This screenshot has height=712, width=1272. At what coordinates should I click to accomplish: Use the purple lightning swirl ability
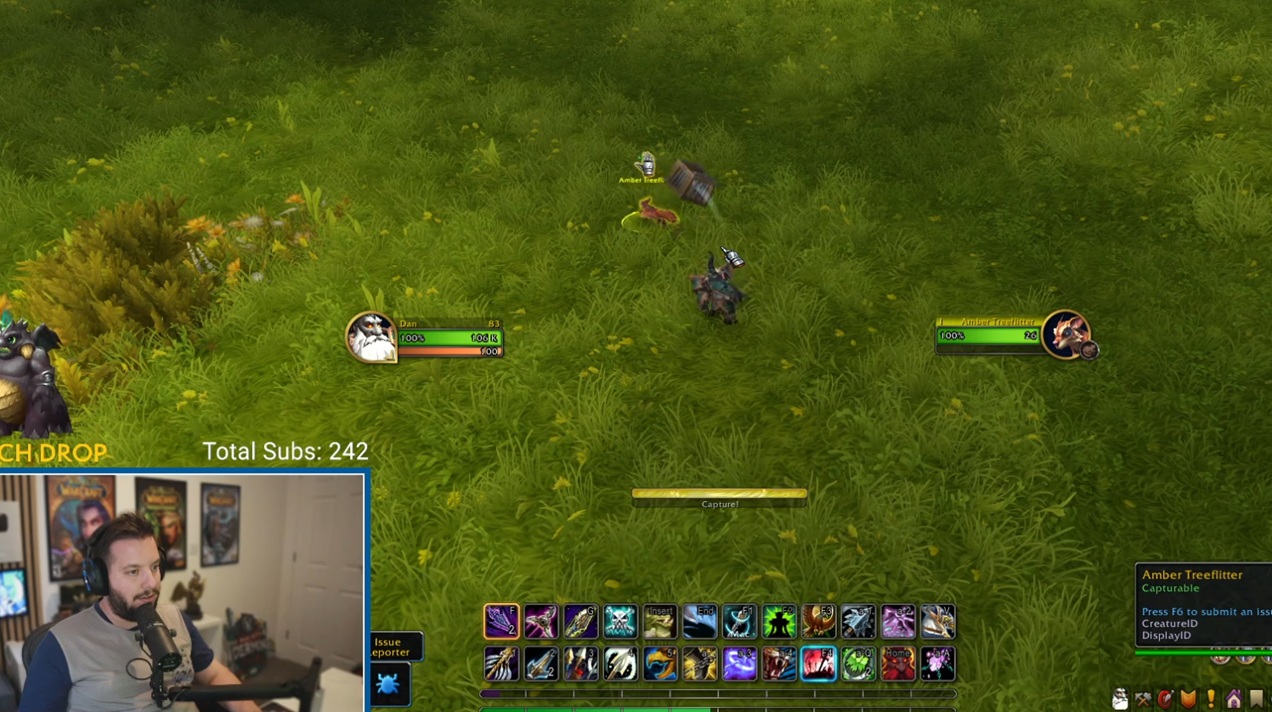739,664
